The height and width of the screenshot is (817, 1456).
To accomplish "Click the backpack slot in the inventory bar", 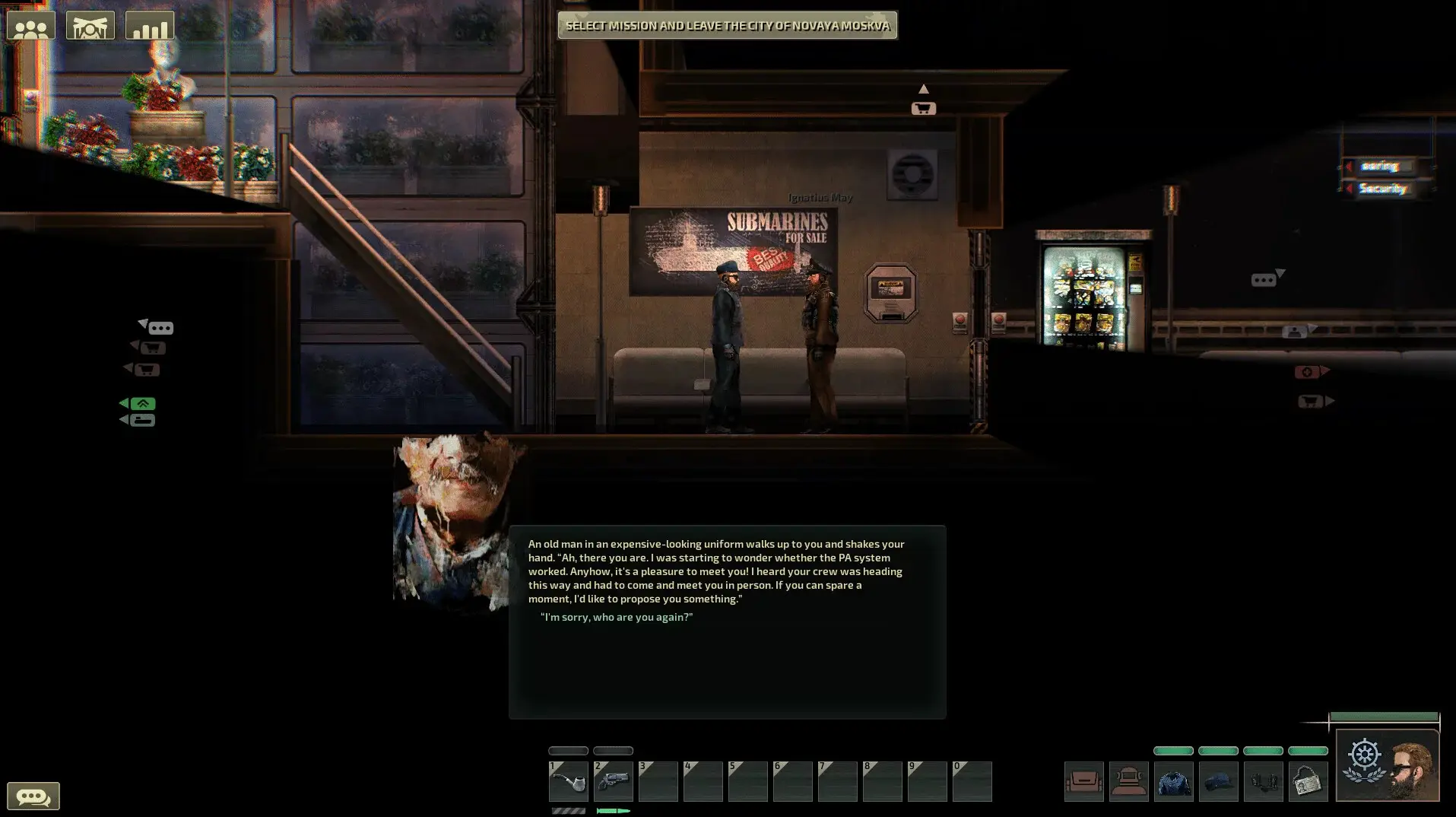I will pyautogui.click(x=1084, y=781).
